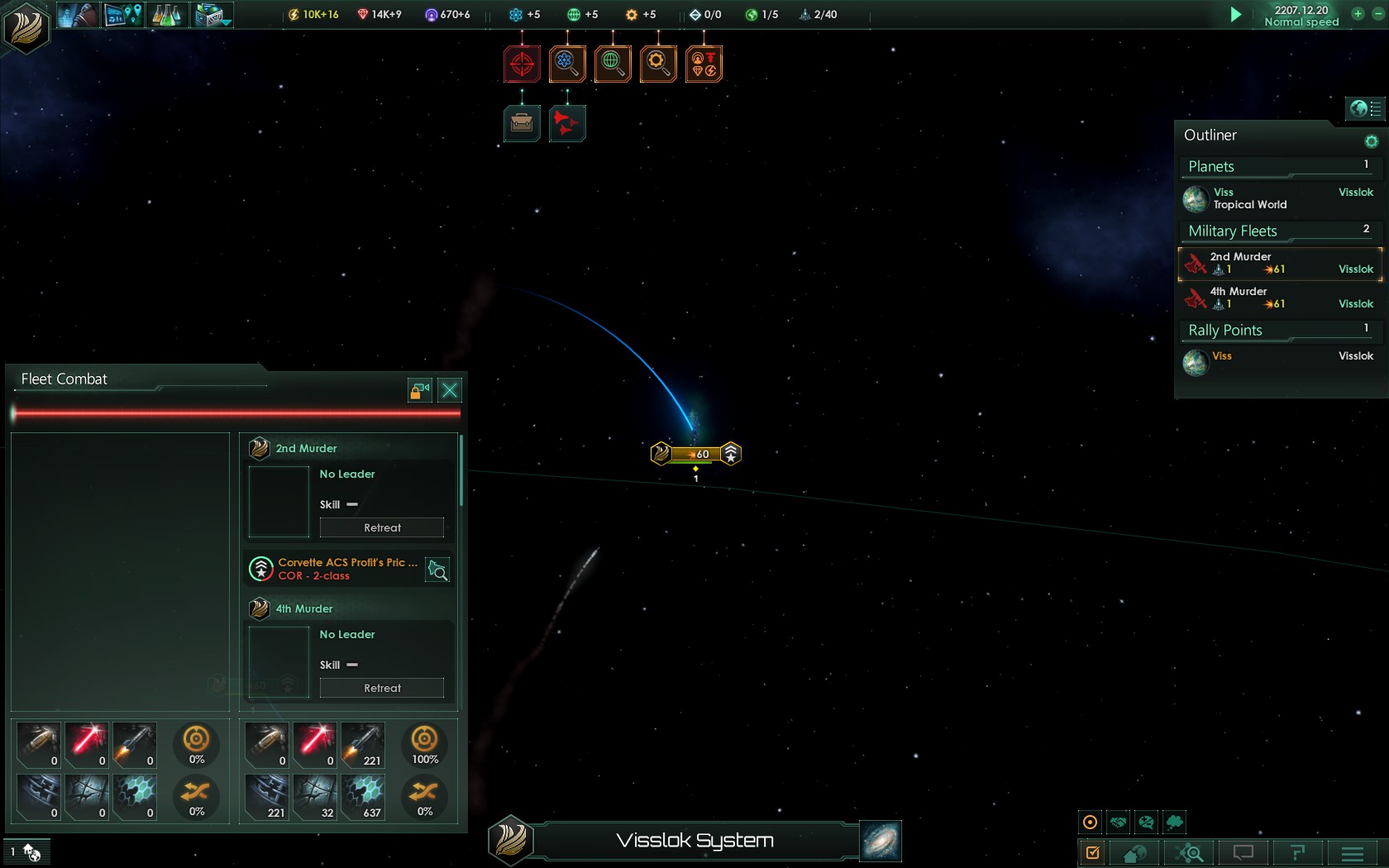The width and height of the screenshot is (1389, 868).
Task: Toggle the combat camera lock icon
Action: point(420,390)
